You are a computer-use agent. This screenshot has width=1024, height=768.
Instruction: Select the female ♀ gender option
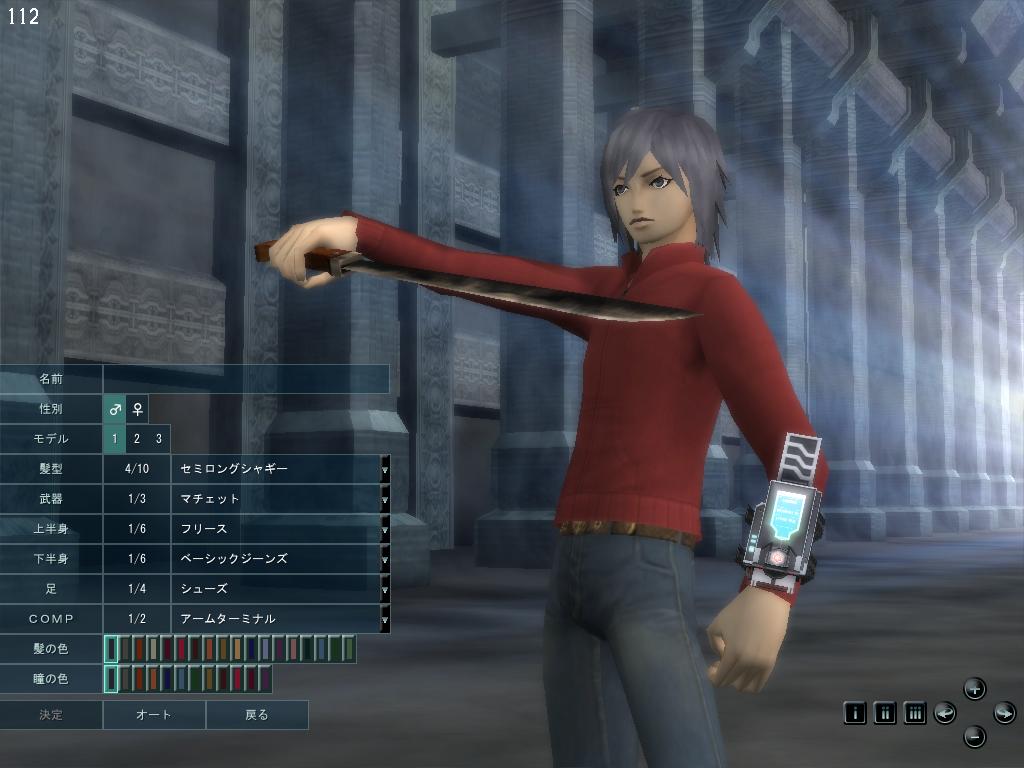[x=138, y=409]
